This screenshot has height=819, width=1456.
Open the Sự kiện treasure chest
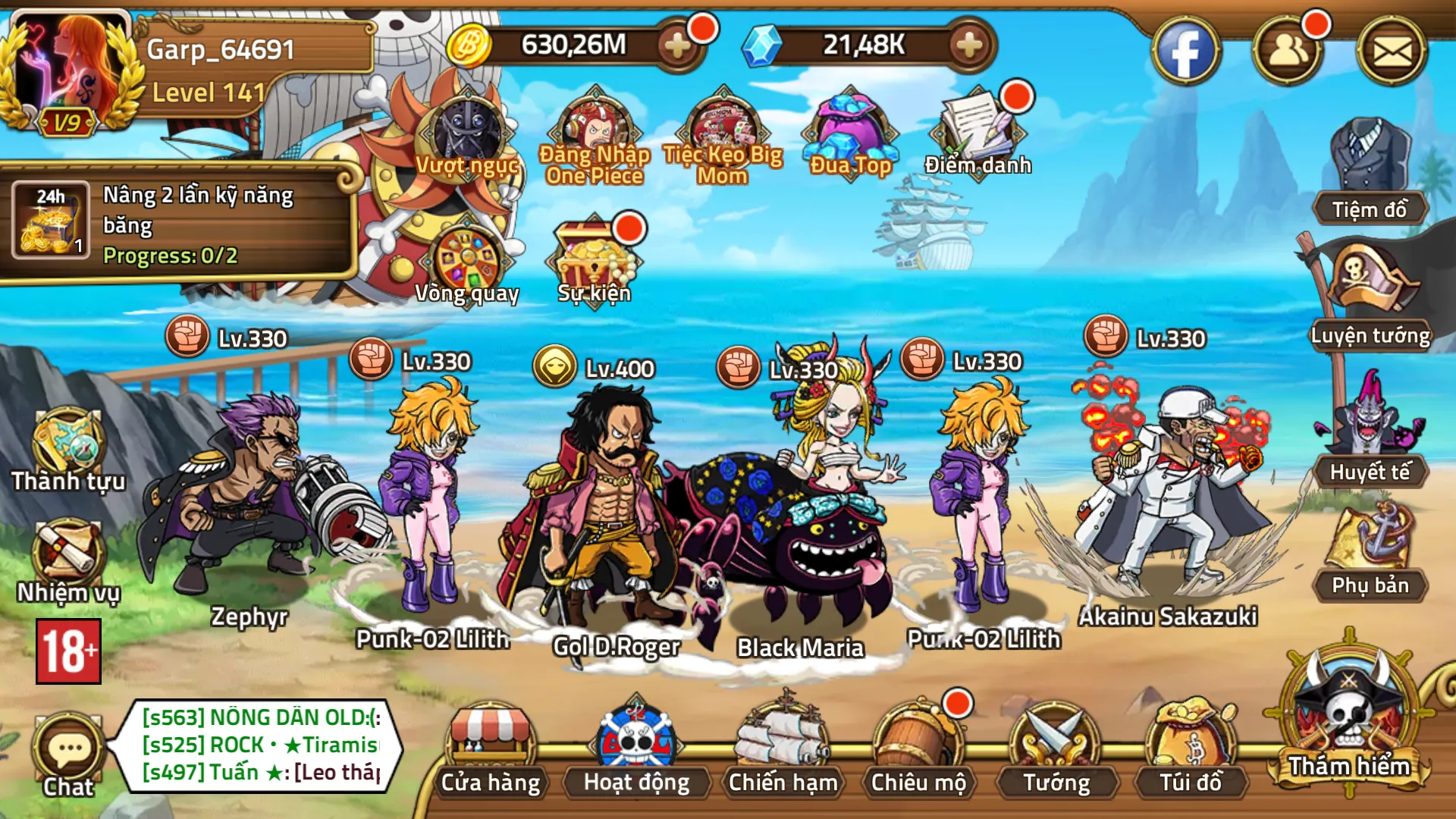[594, 258]
